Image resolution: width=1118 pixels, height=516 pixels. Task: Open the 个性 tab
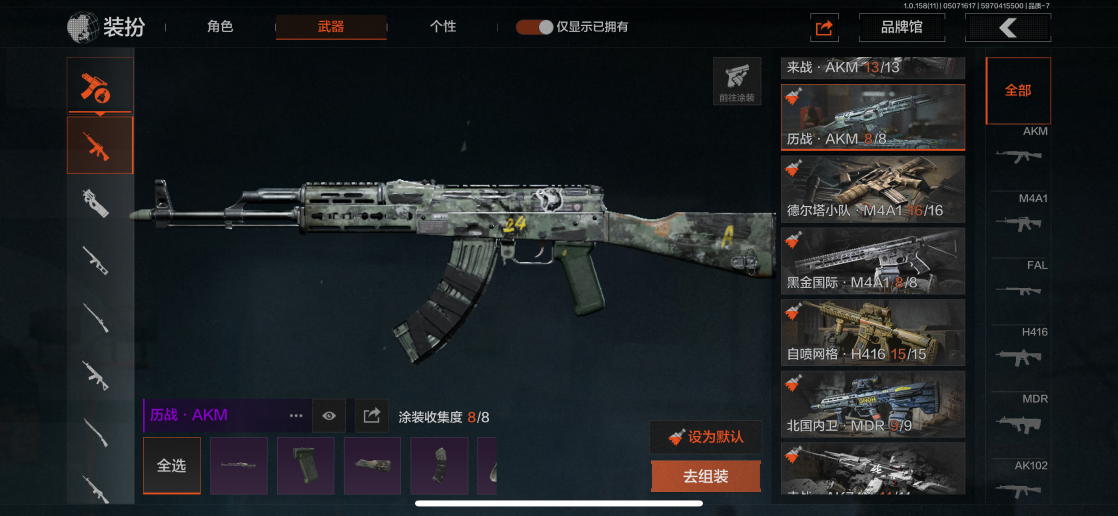(x=443, y=27)
